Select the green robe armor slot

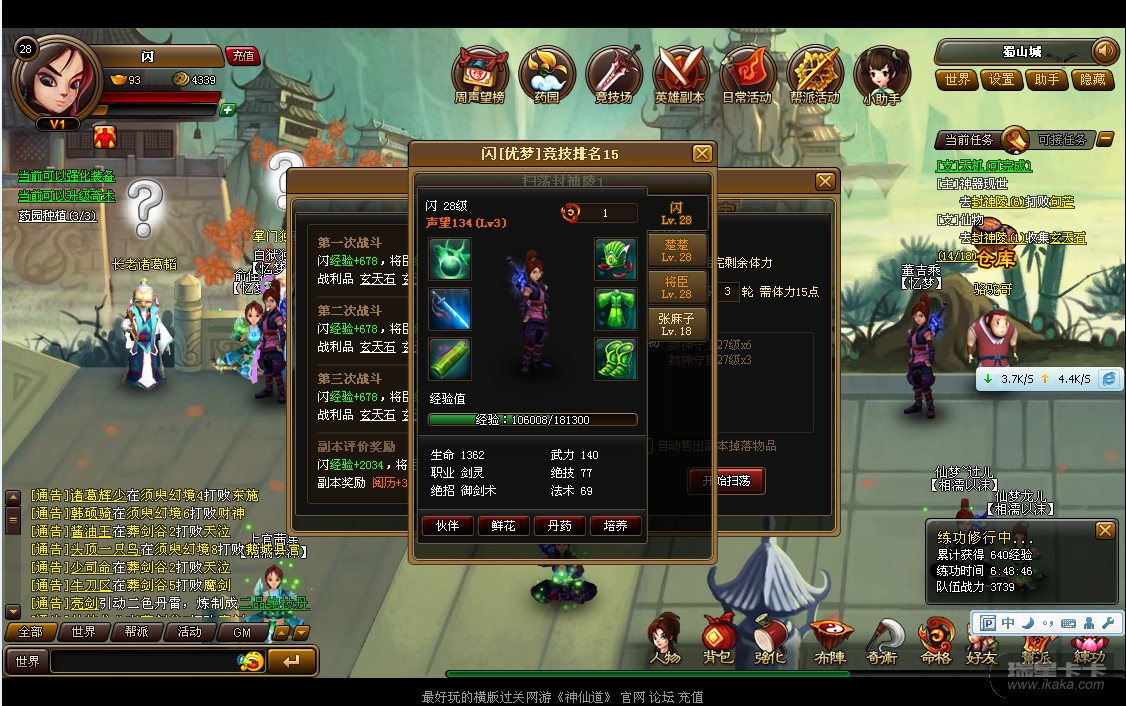tap(616, 309)
